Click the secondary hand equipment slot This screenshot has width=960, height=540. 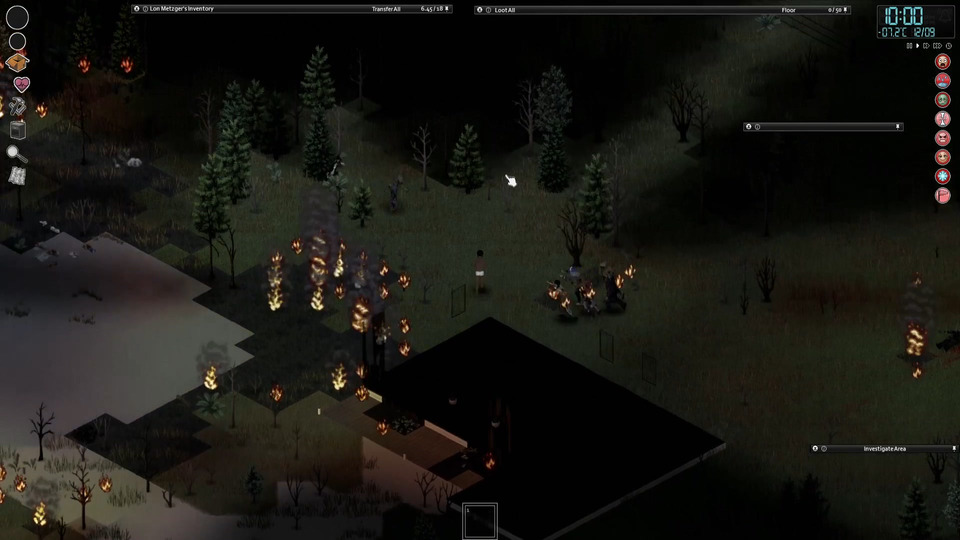17,41
